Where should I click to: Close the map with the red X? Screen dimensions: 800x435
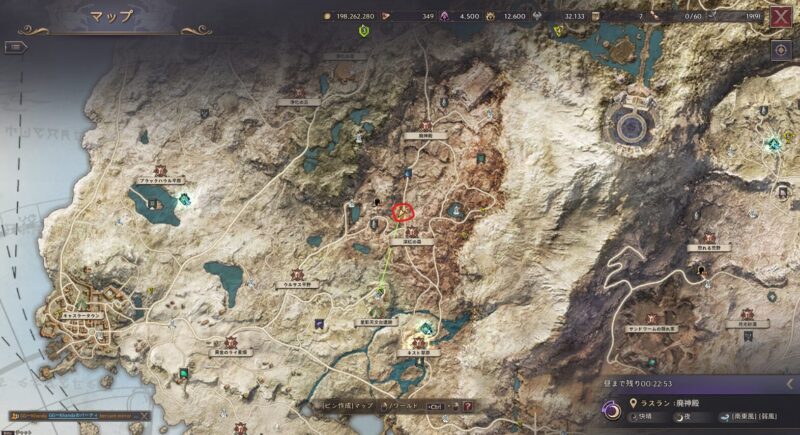pos(779,15)
